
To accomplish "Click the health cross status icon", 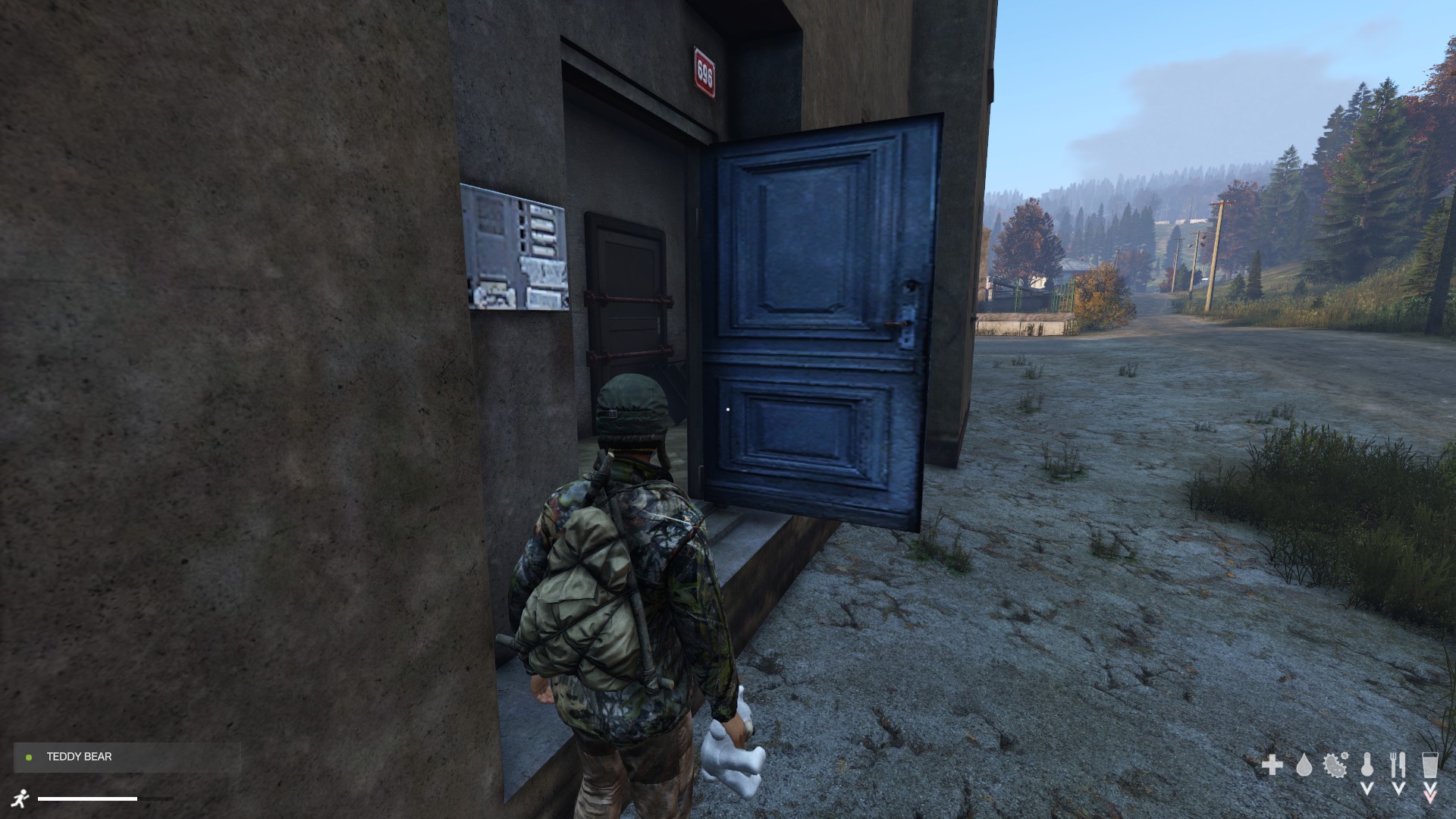I will tap(1272, 765).
